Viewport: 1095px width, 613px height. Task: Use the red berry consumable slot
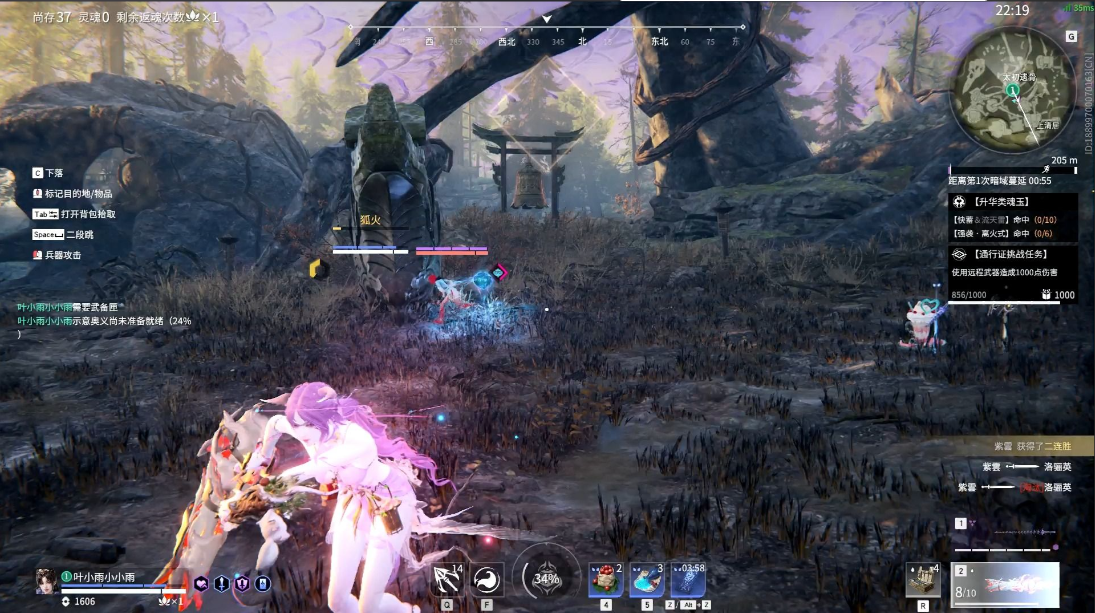606,580
